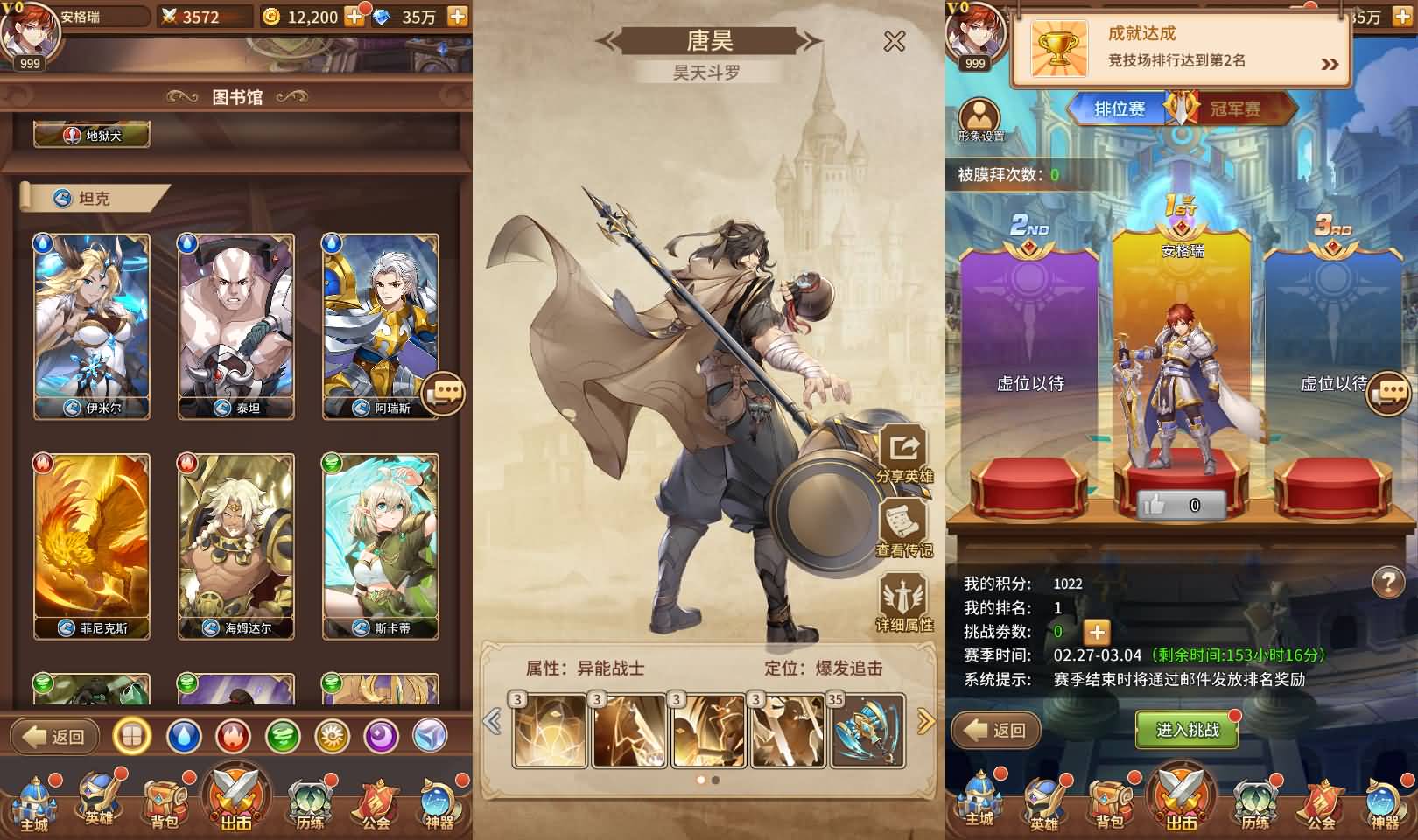Filter heroes by water drop element
The image size is (1418, 840).
point(183,737)
